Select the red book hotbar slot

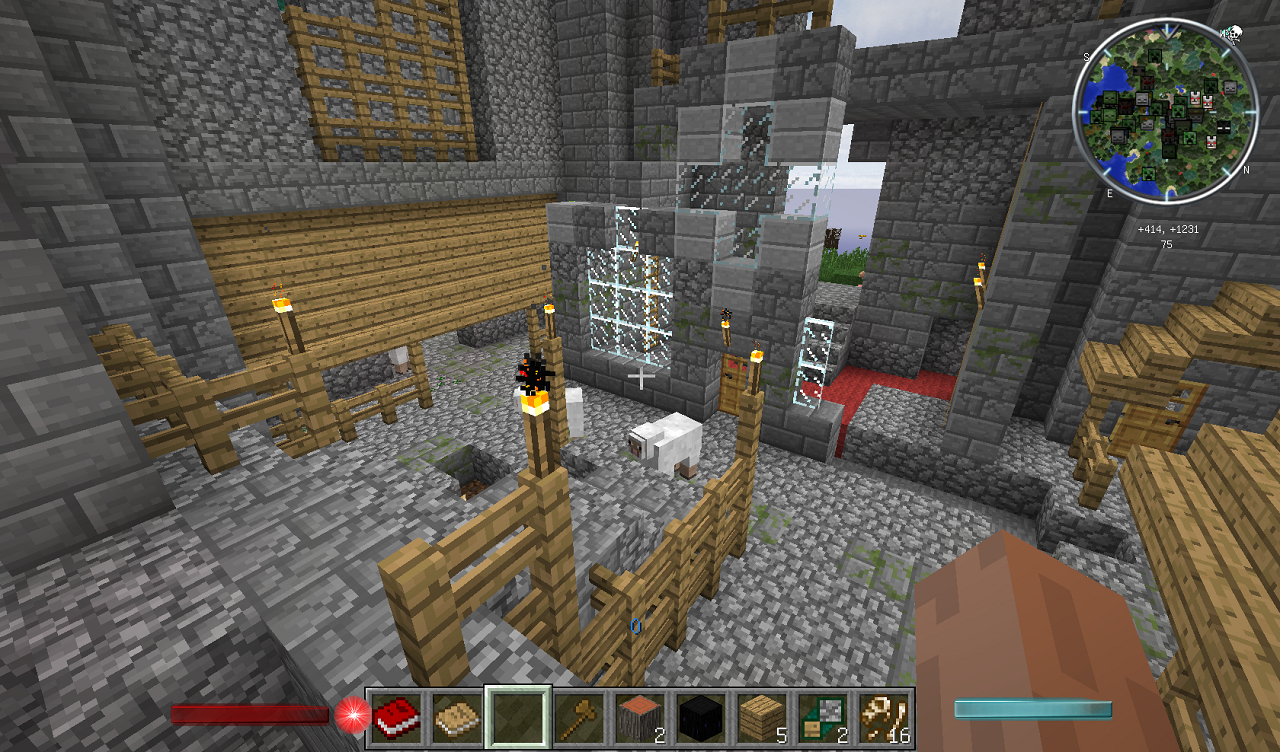[x=396, y=717]
